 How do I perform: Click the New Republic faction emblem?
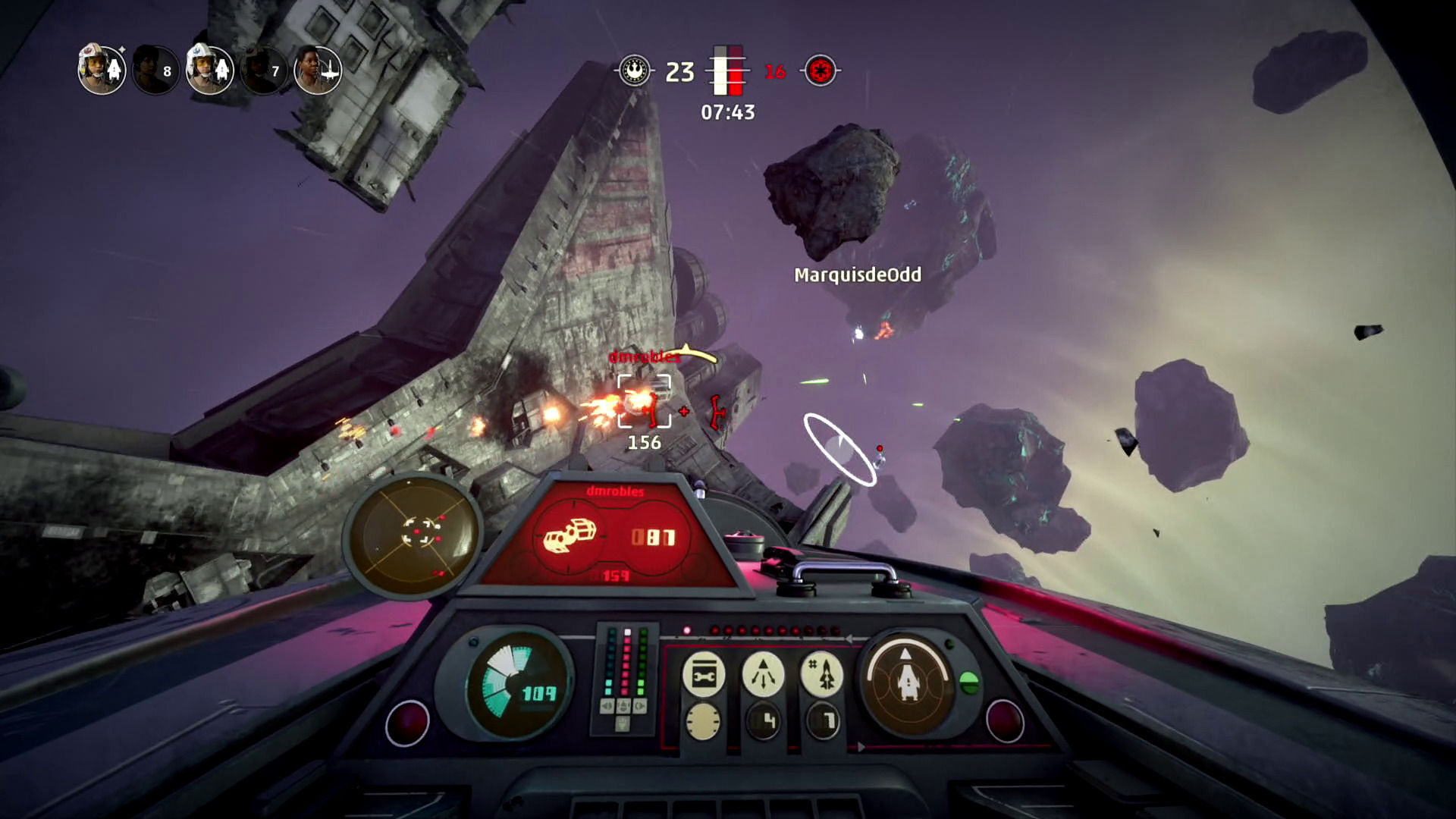634,71
